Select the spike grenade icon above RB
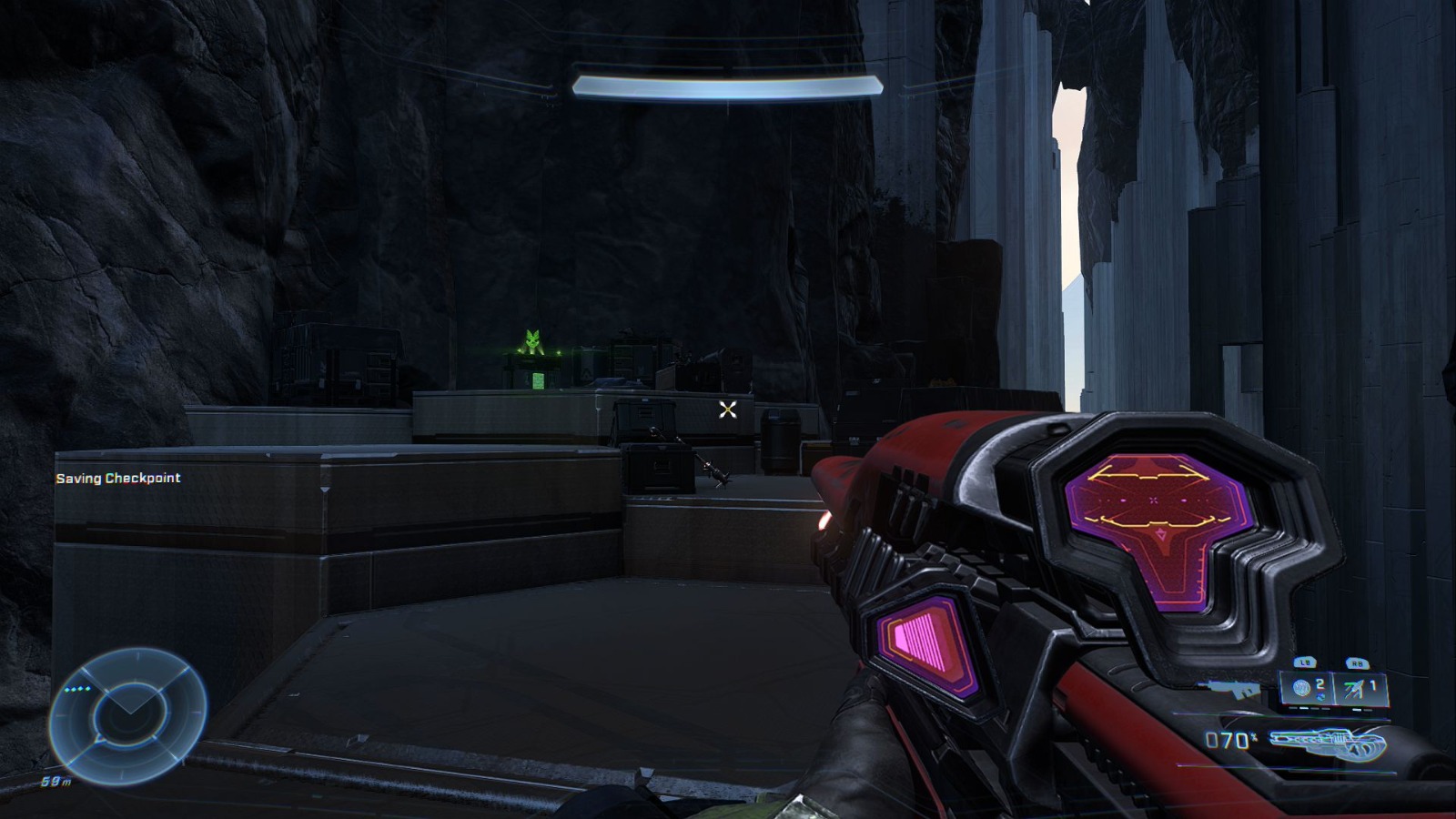The image size is (1456, 819). (x=1353, y=688)
